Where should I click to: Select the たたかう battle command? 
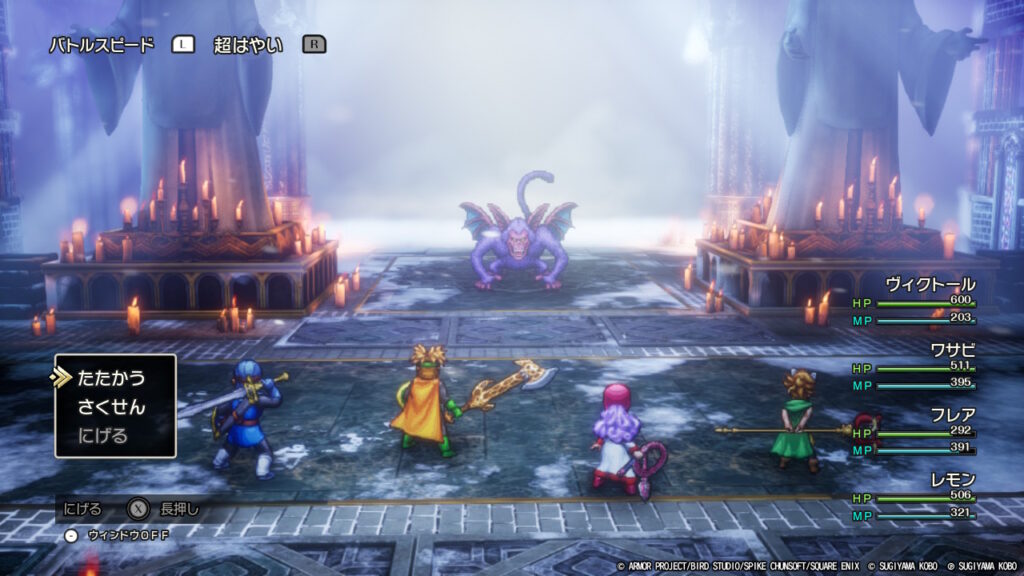coord(111,378)
